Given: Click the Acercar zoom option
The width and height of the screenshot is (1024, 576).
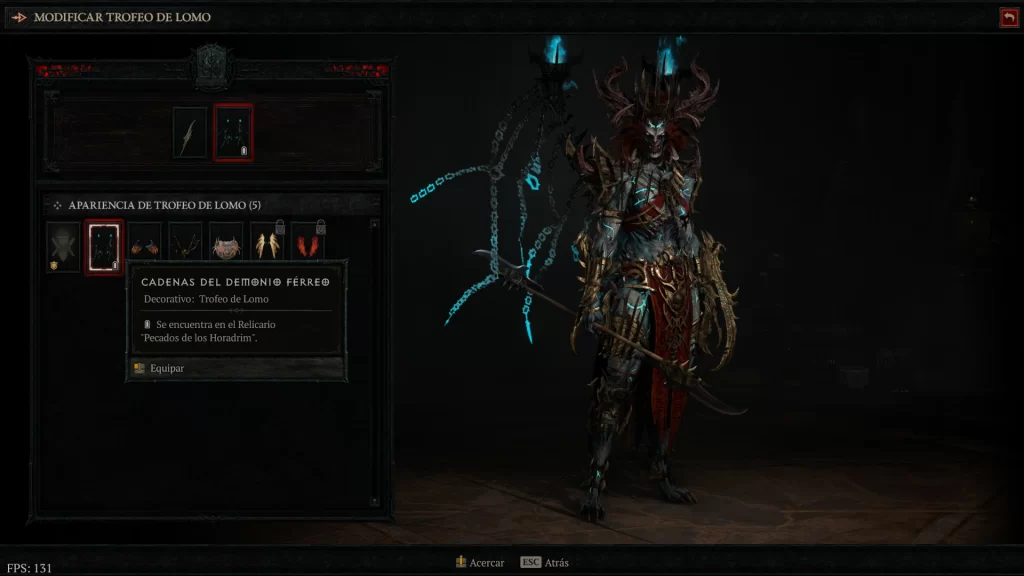Looking at the screenshot, I should 479,563.
